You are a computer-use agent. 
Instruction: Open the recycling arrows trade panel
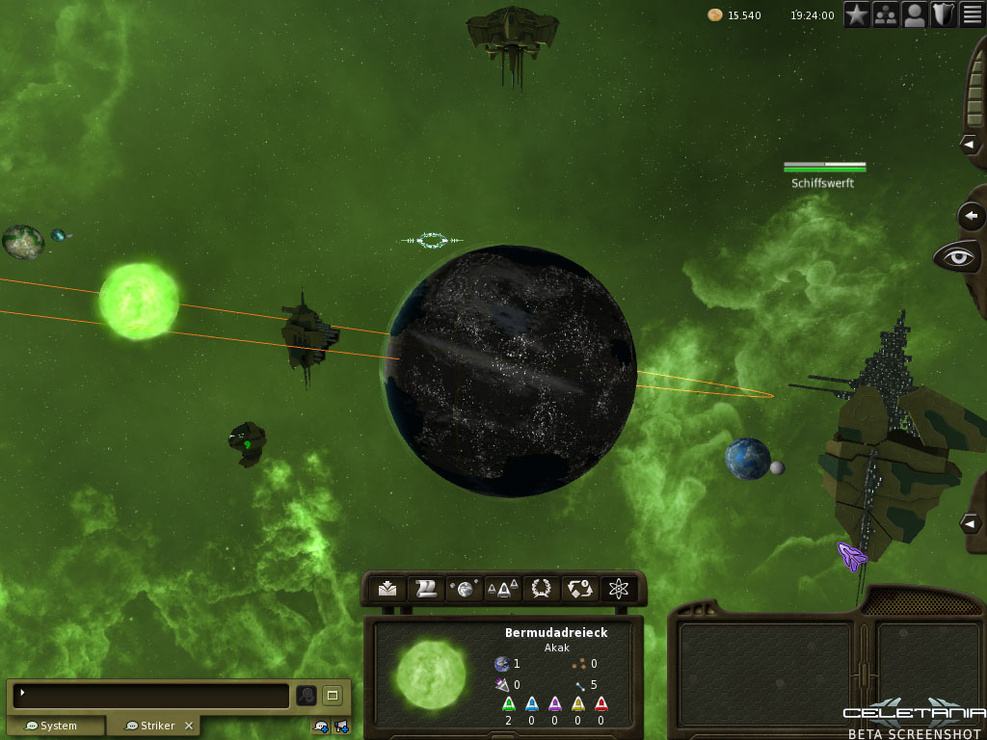(x=580, y=589)
